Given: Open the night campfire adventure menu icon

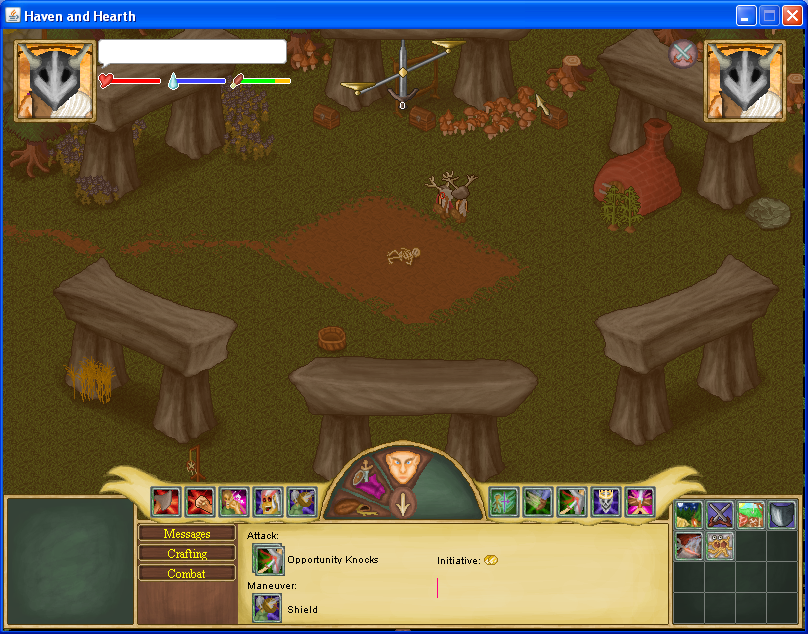Looking at the screenshot, I should click(689, 515).
